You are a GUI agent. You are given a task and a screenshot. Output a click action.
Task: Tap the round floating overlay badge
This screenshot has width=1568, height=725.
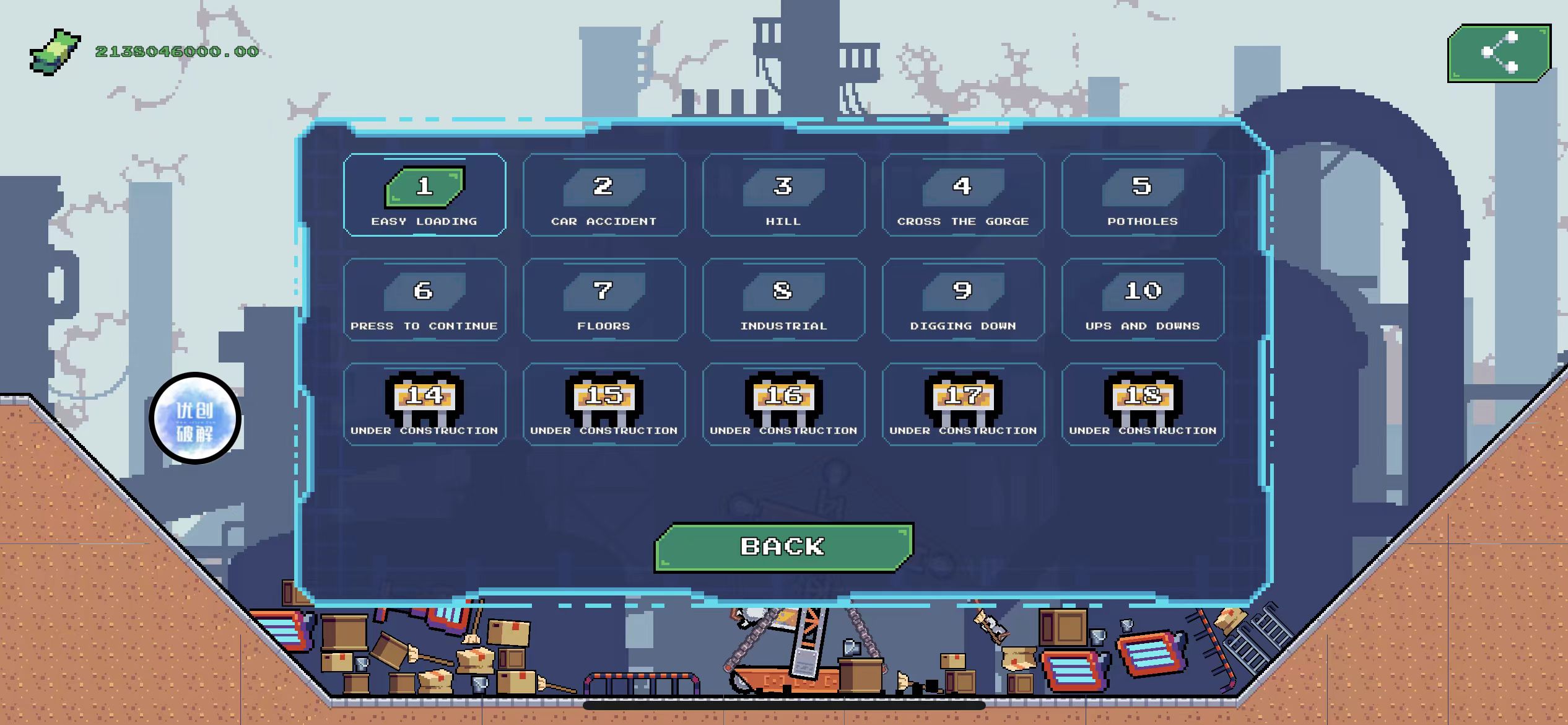pos(195,419)
